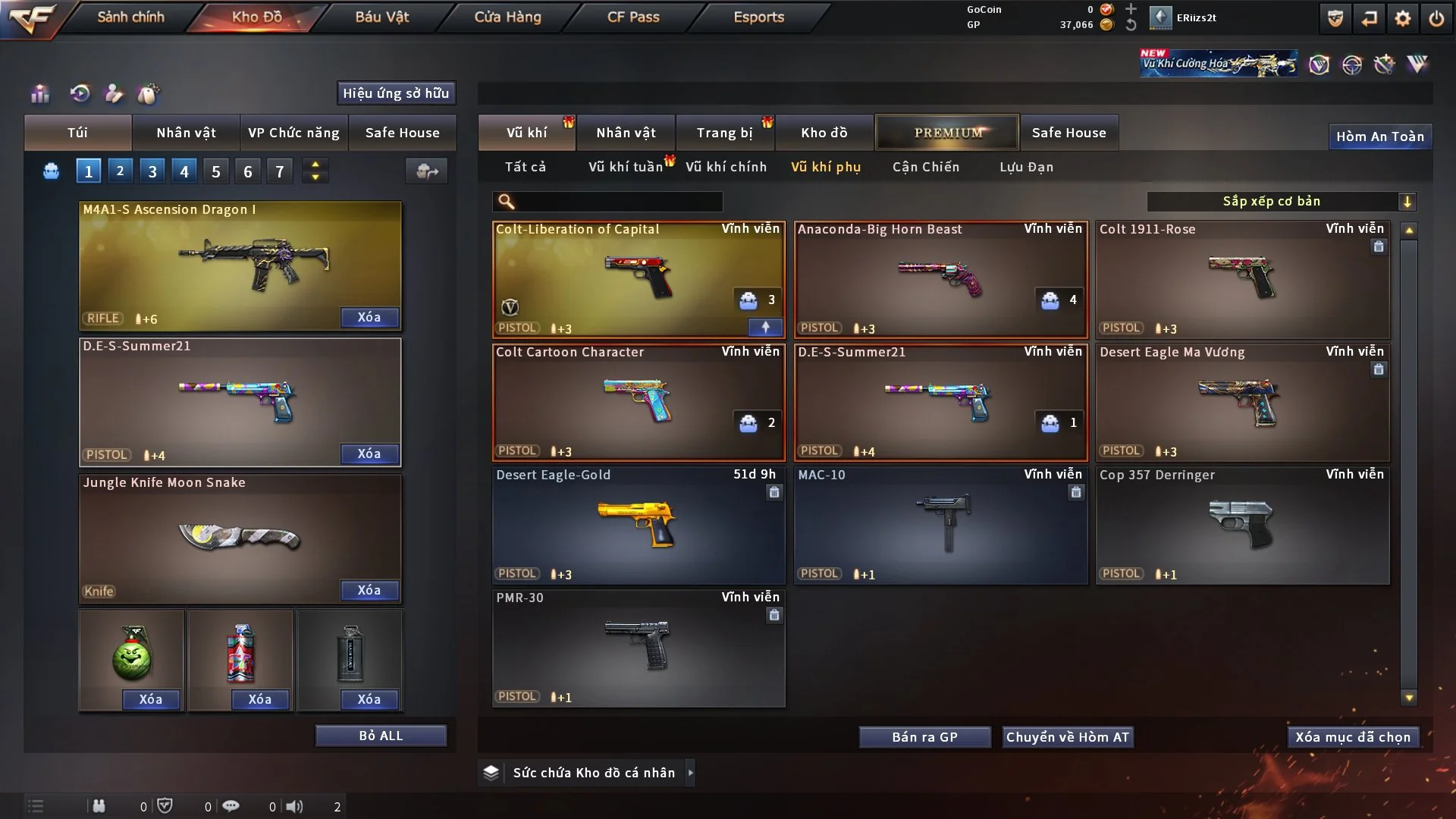Sell item with Bán ra GP
This screenshot has height=819, width=1456.
tap(924, 737)
